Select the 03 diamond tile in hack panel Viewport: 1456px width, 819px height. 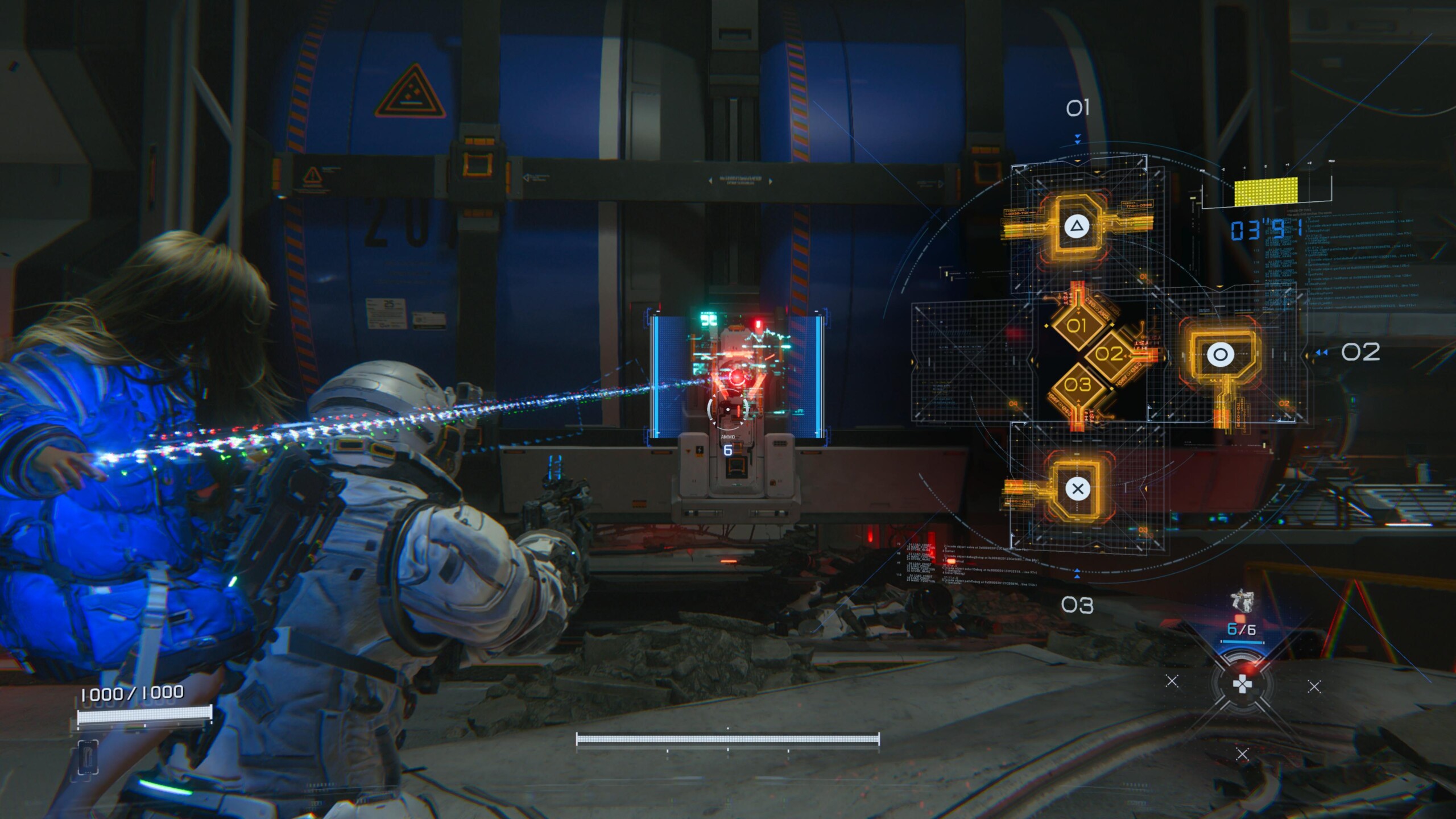point(1077,385)
